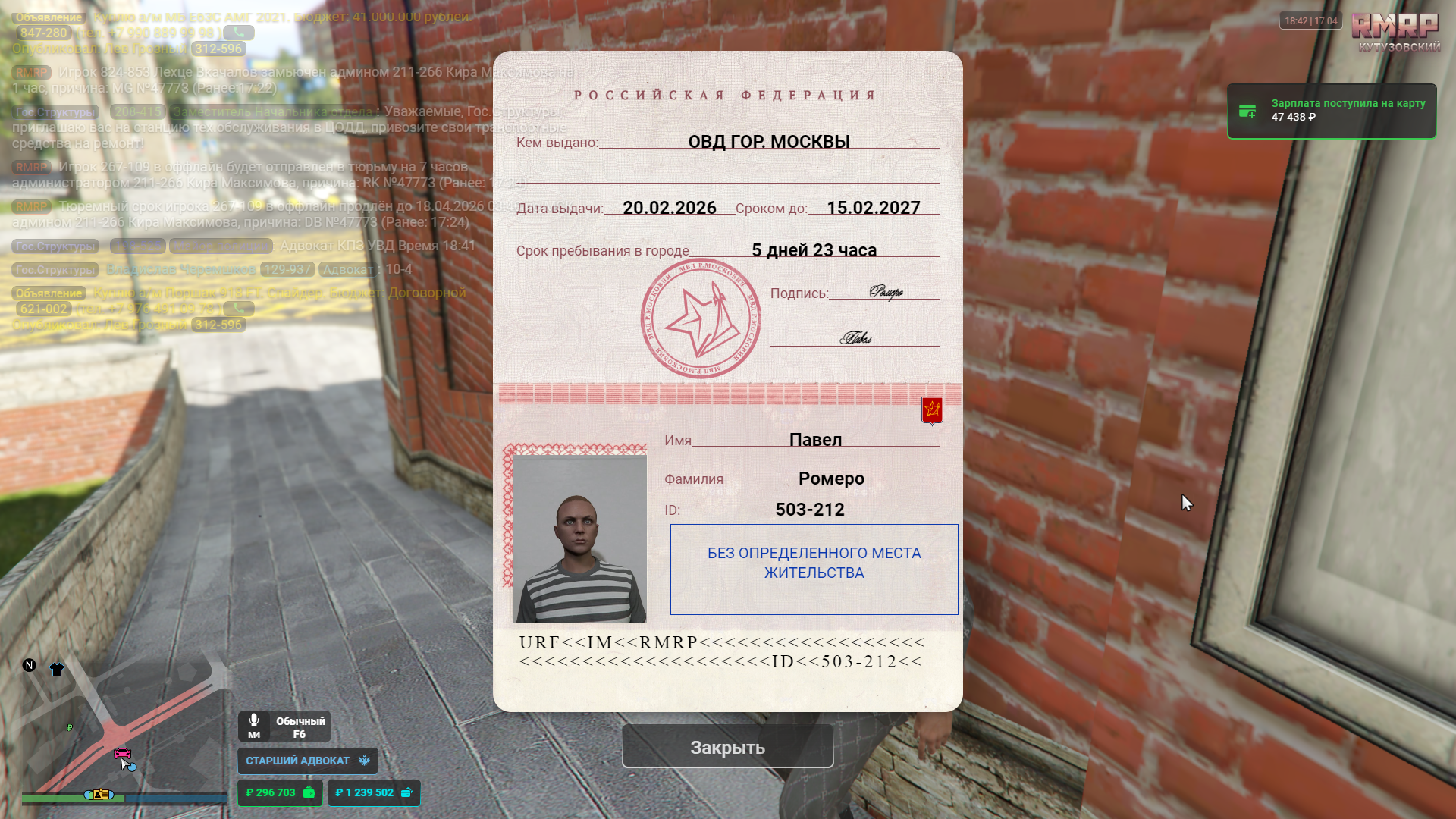Image resolution: width=1456 pixels, height=819 pixels.
Task: Close the passport with the Закрыть button
Action: point(727,747)
